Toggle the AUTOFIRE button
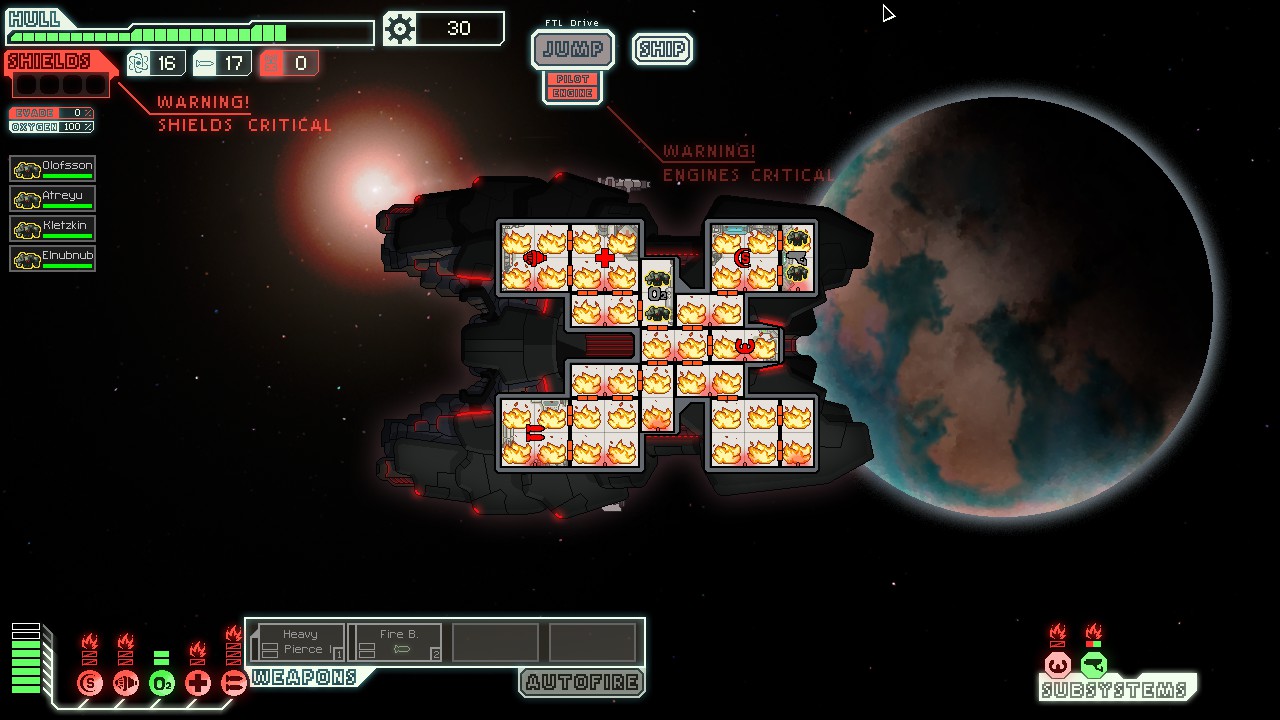The width and height of the screenshot is (1280, 720). point(582,683)
